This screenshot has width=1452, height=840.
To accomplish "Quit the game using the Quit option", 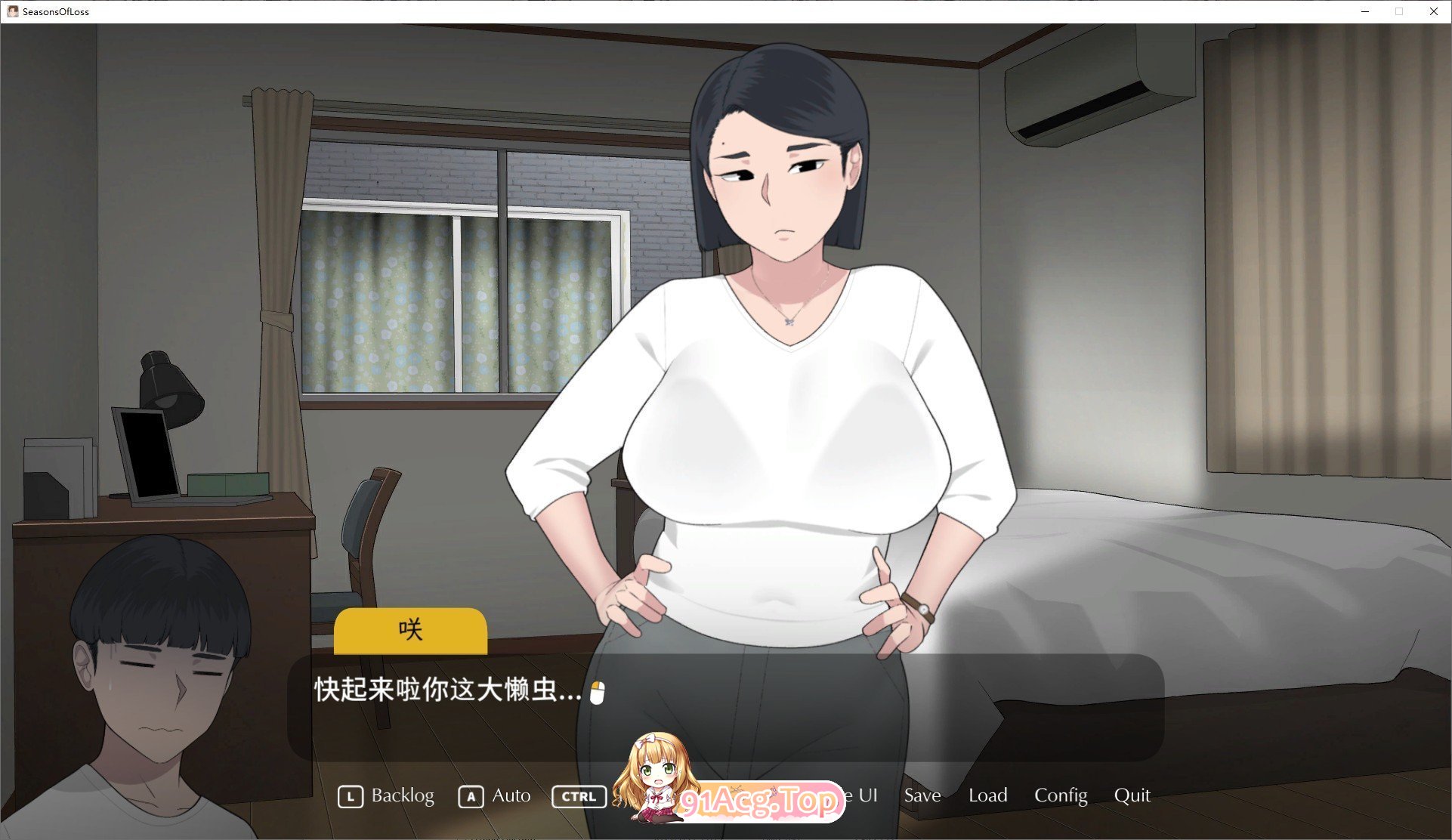I will pyautogui.click(x=1132, y=795).
